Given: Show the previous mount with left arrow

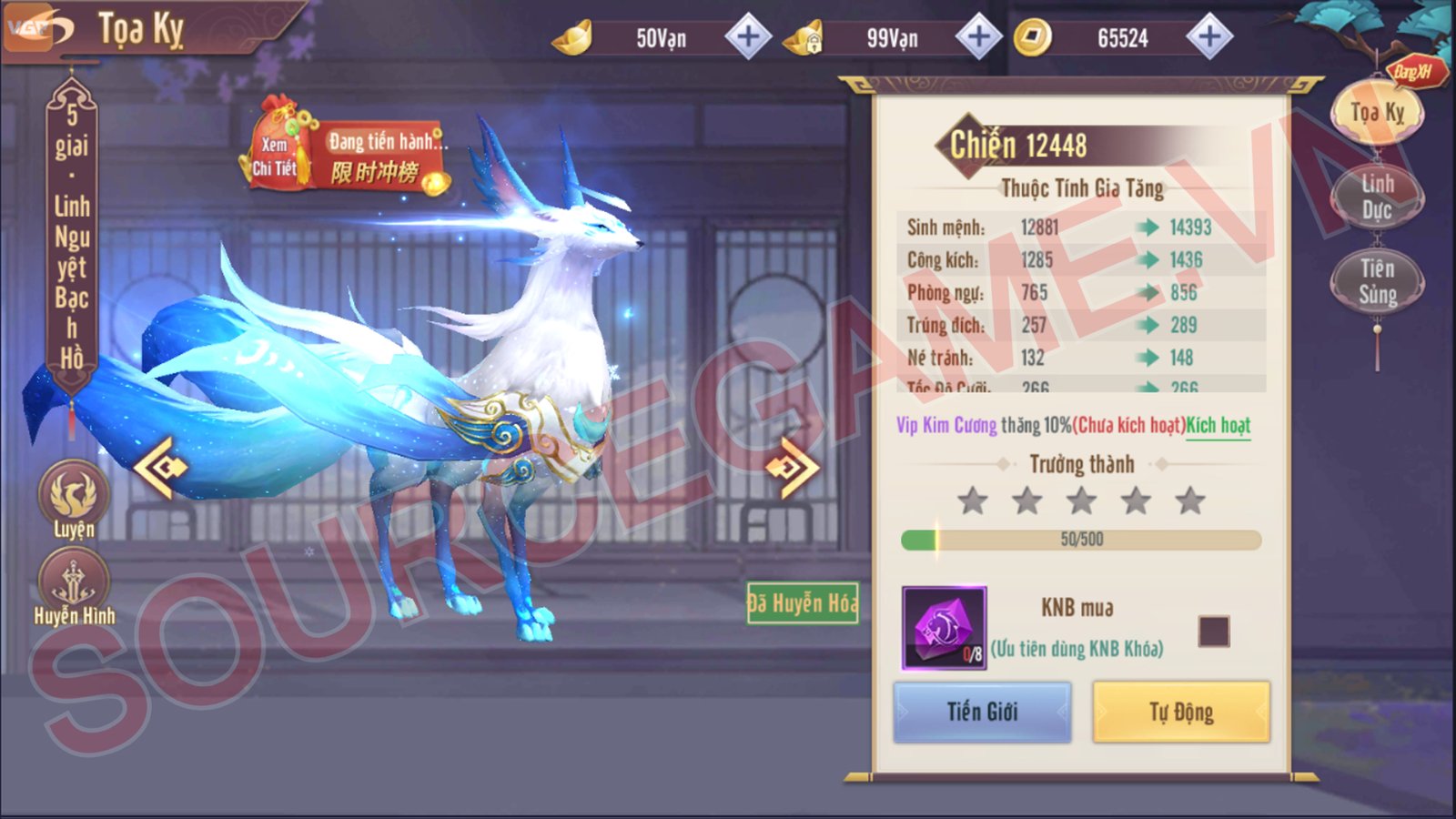Looking at the screenshot, I should tap(161, 468).
